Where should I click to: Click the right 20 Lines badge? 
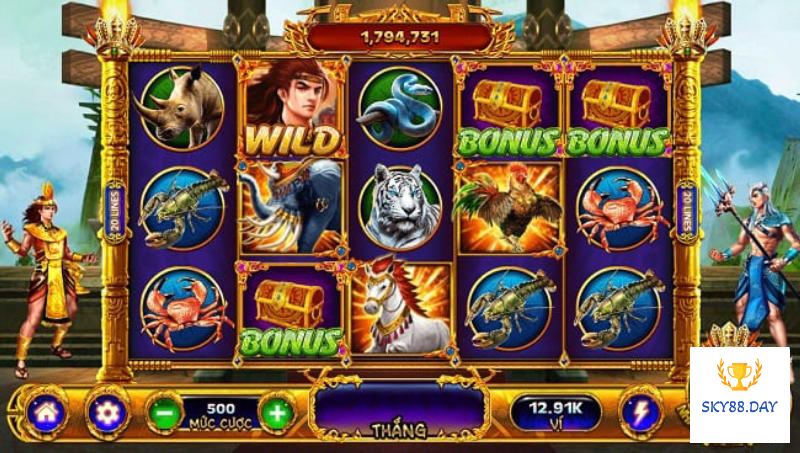pos(686,211)
